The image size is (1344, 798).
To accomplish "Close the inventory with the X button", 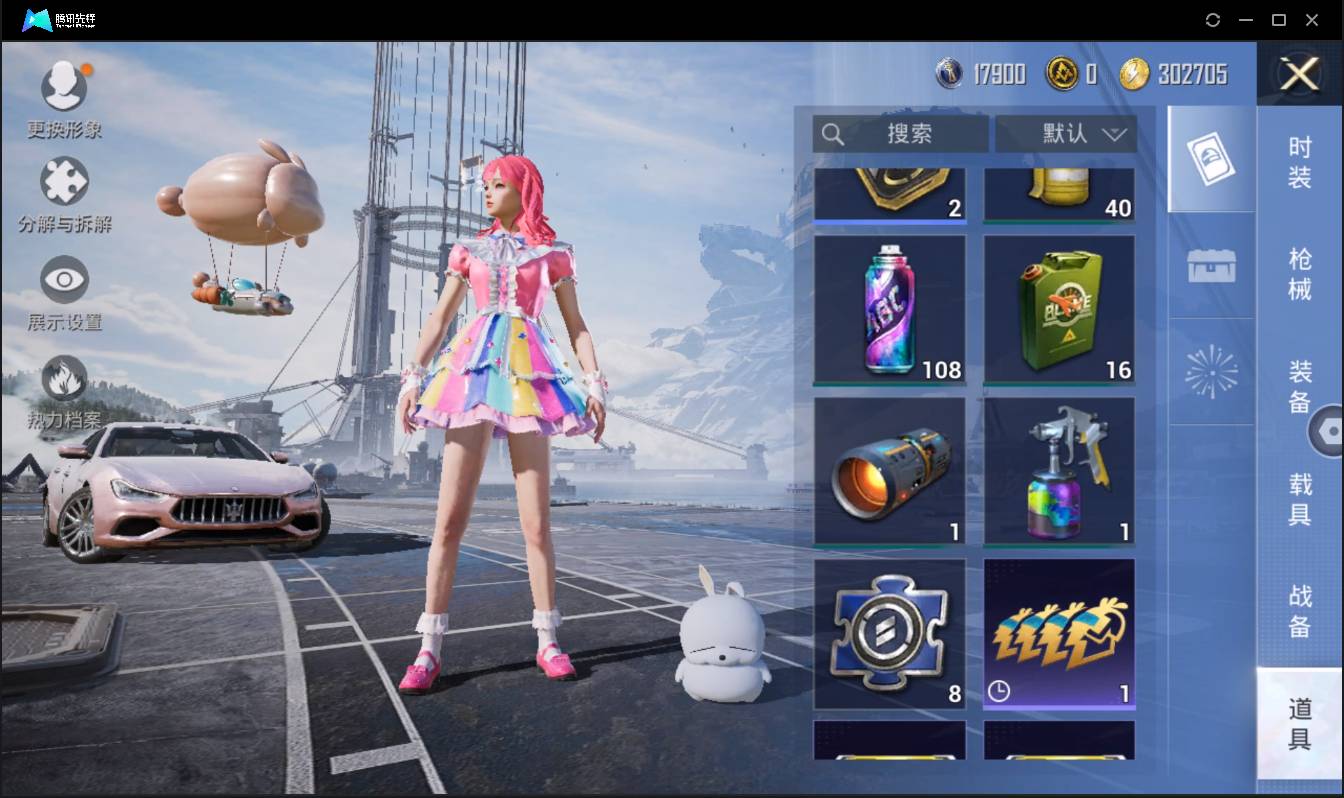I will pyautogui.click(x=1299, y=74).
